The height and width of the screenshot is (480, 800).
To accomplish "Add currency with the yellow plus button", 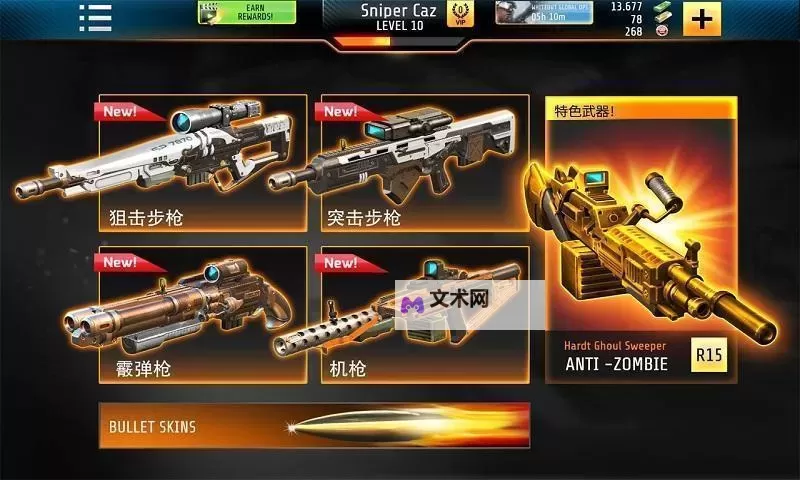I will [702, 18].
